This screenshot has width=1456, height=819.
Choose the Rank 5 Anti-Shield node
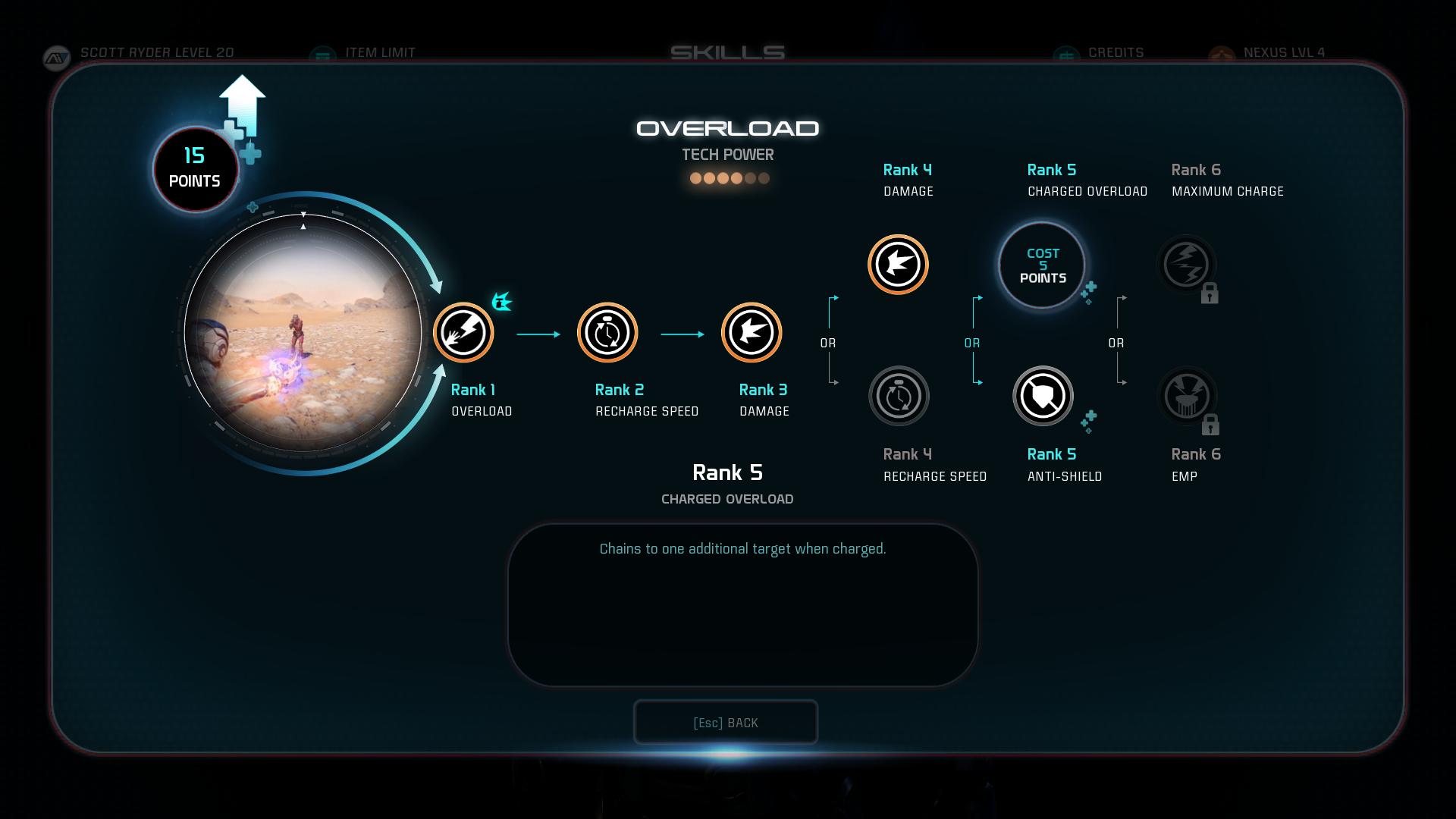click(x=1043, y=396)
